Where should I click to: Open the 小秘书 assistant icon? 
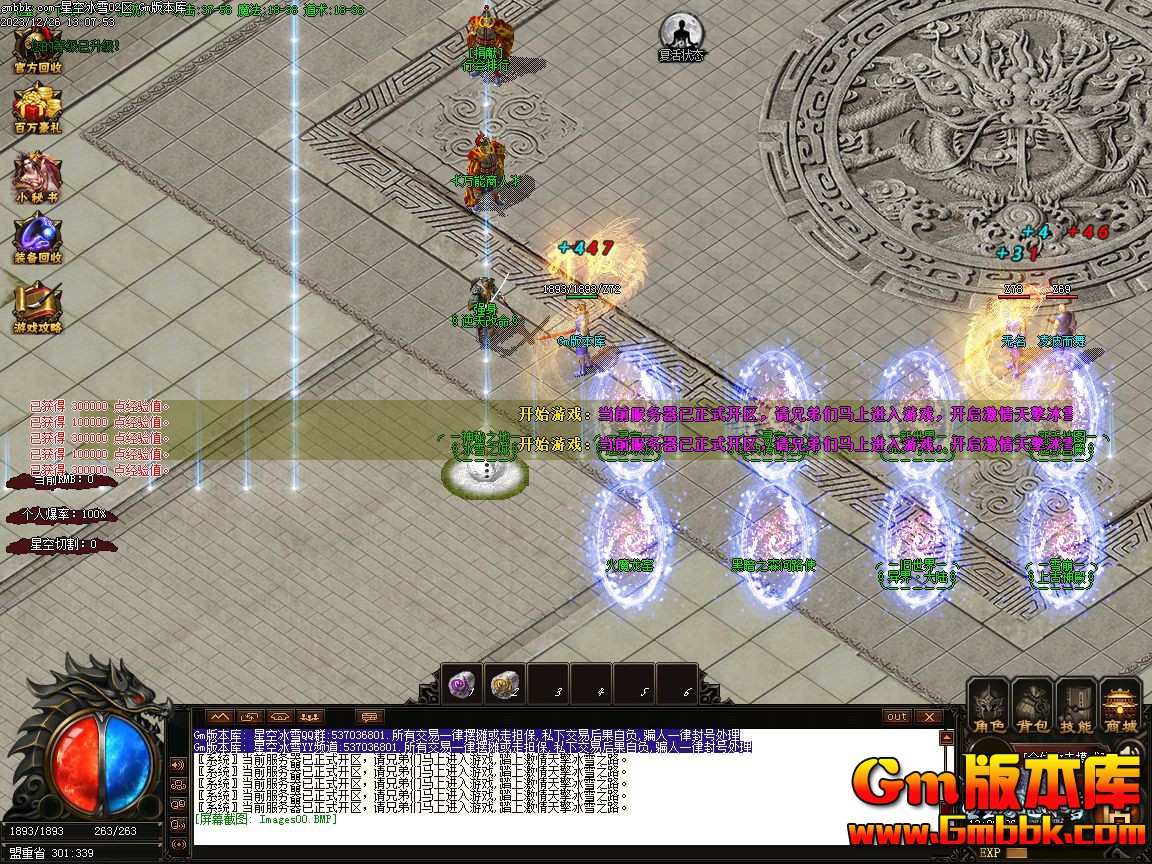pos(37,176)
